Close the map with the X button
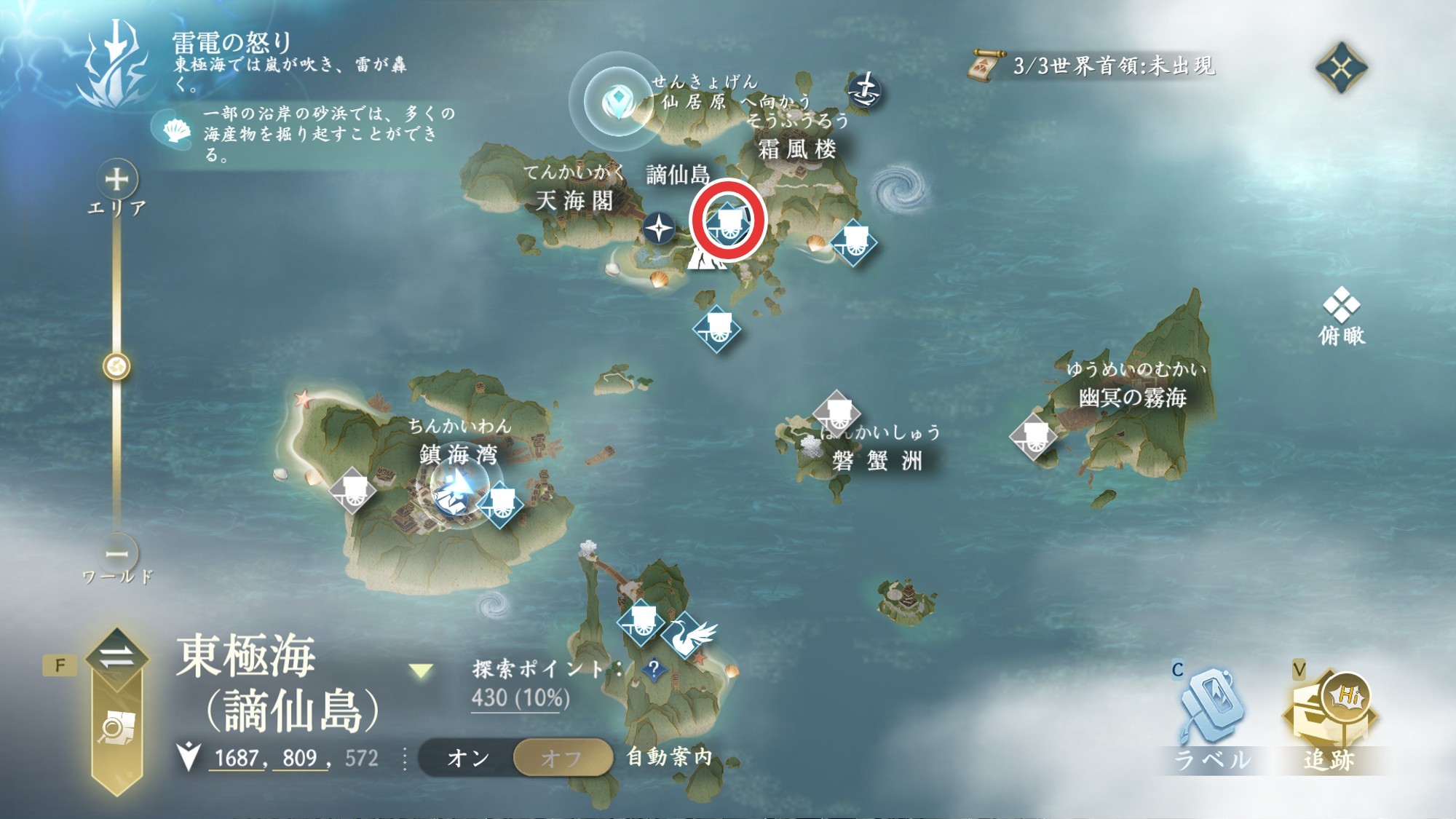The image size is (1456, 819). [1341, 68]
